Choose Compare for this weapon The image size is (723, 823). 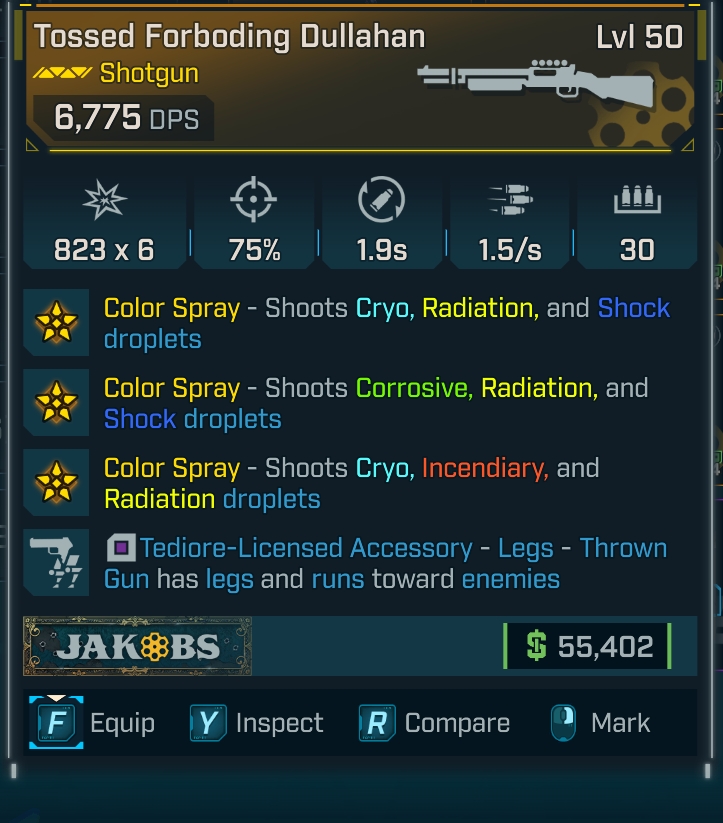coord(434,723)
